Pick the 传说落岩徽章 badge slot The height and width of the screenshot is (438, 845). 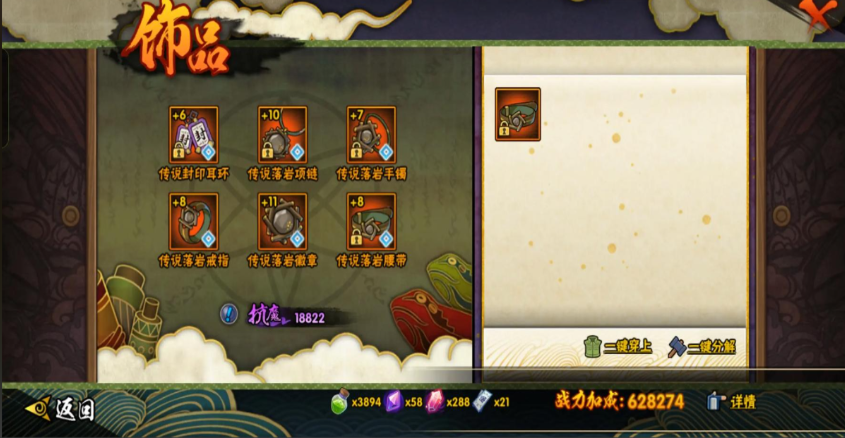282,222
